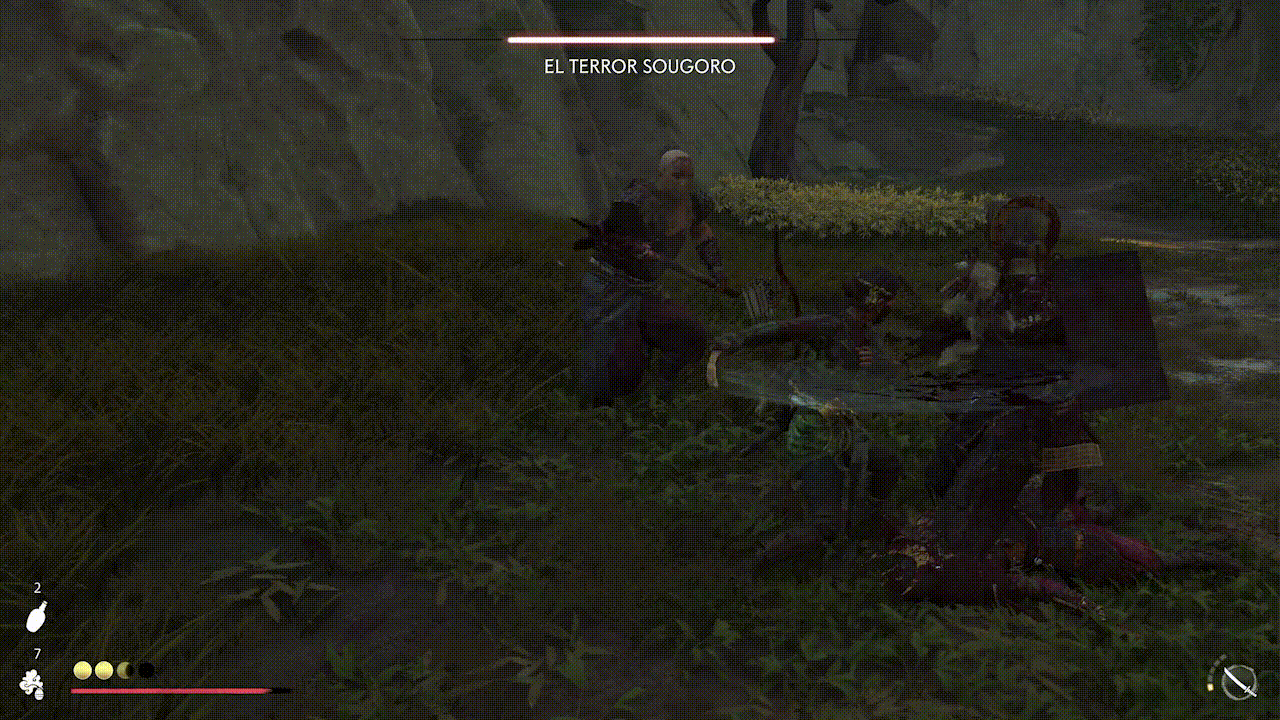Click the boss health bar at the top
Screen dimensions: 1280x720
coord(640,40)
